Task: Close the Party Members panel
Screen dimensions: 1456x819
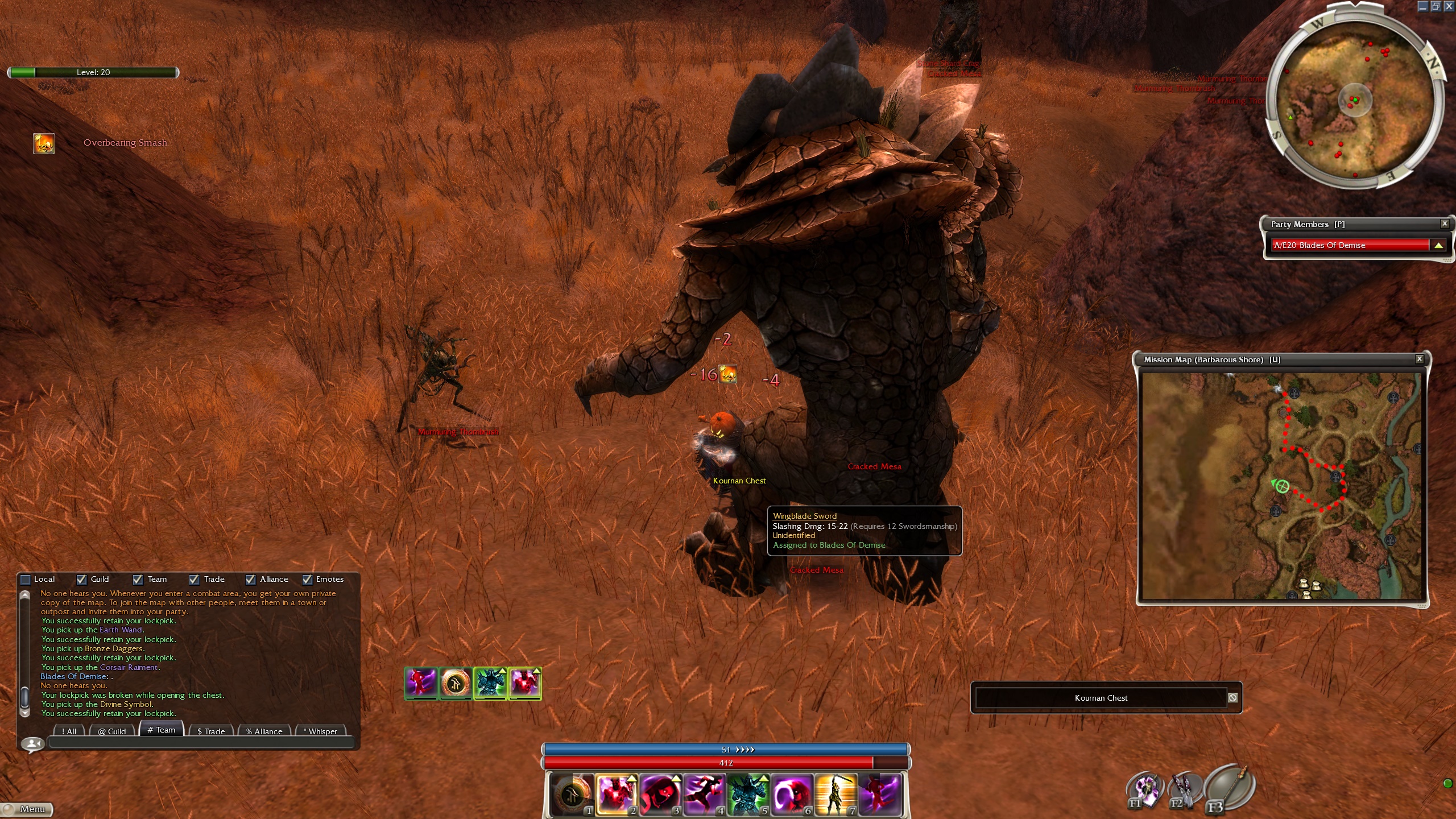Action: pos(1445,224)
